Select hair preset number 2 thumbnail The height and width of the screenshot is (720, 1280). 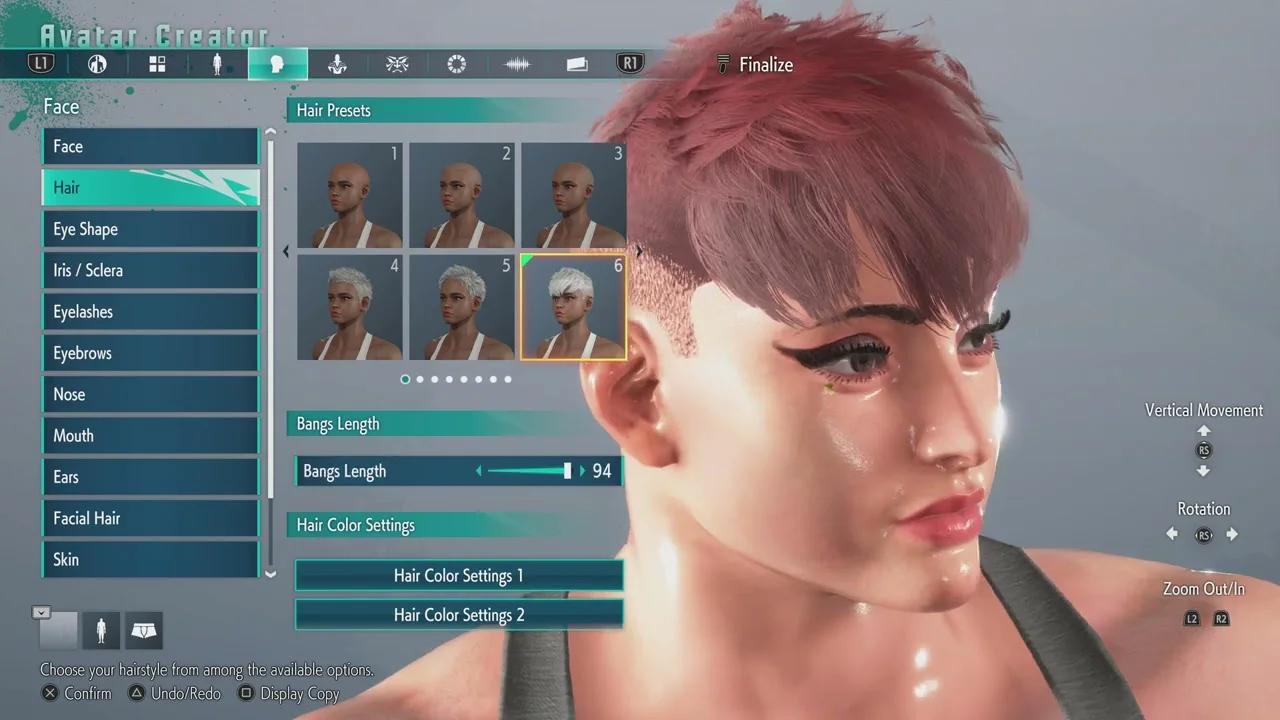tap(462, 195)
